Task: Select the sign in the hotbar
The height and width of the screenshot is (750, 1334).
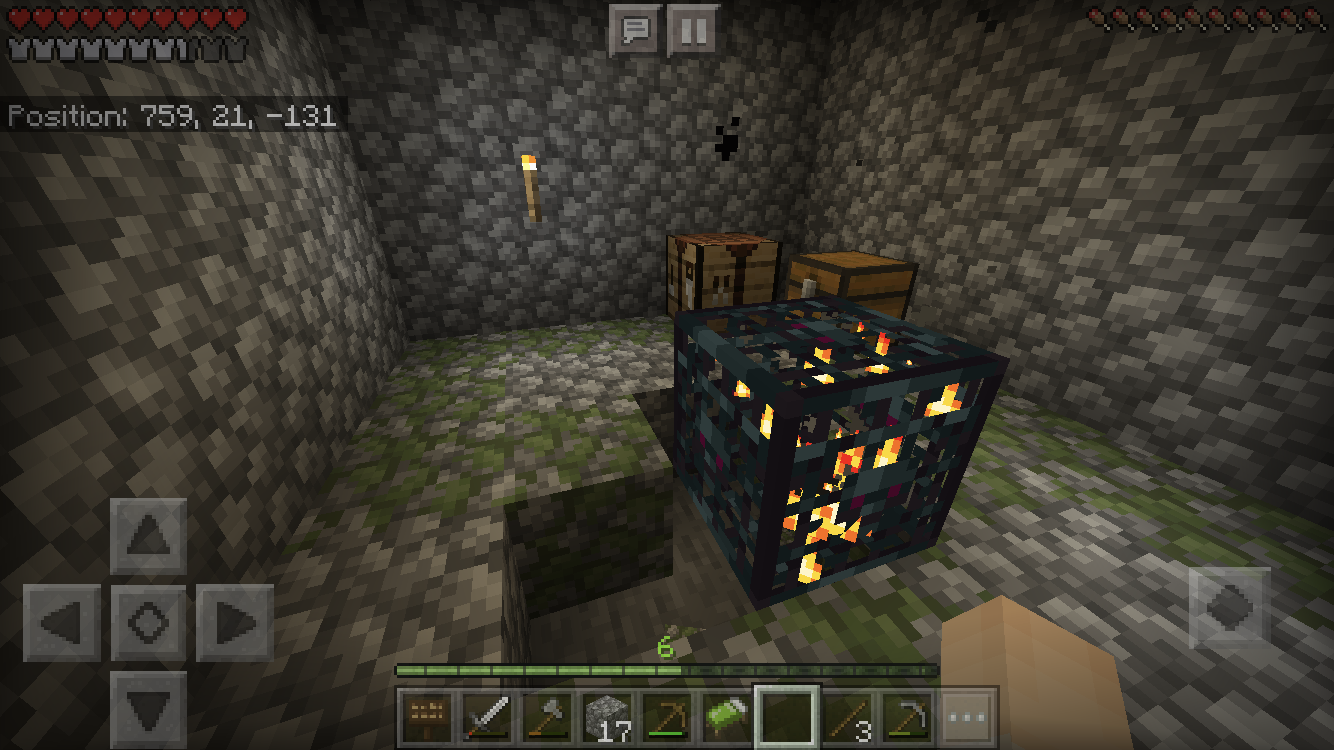Action: tap(429, 717)
